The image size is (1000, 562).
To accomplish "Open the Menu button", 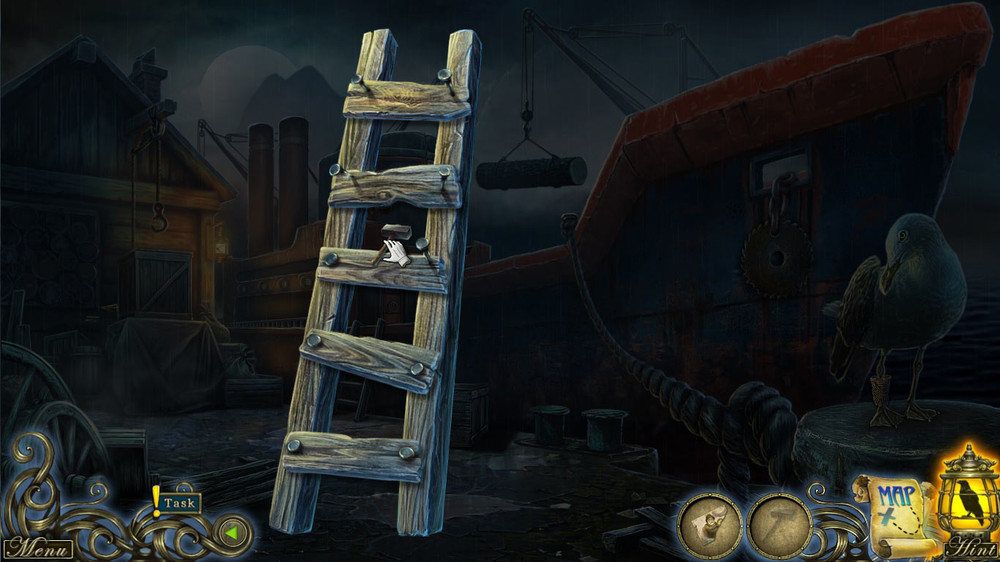I will click(37, 549).
